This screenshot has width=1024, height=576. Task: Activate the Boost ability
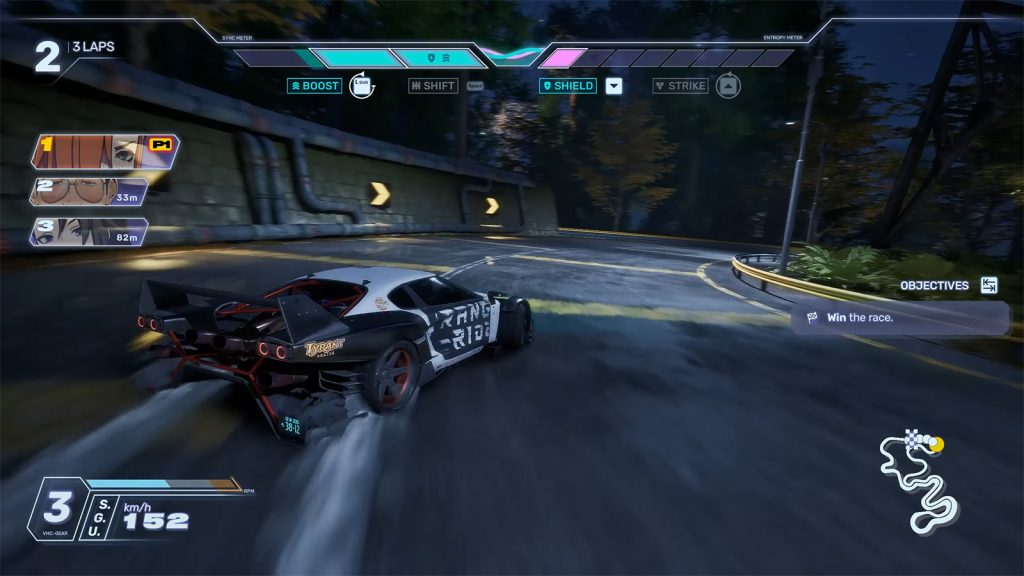(x=315, y=86)
